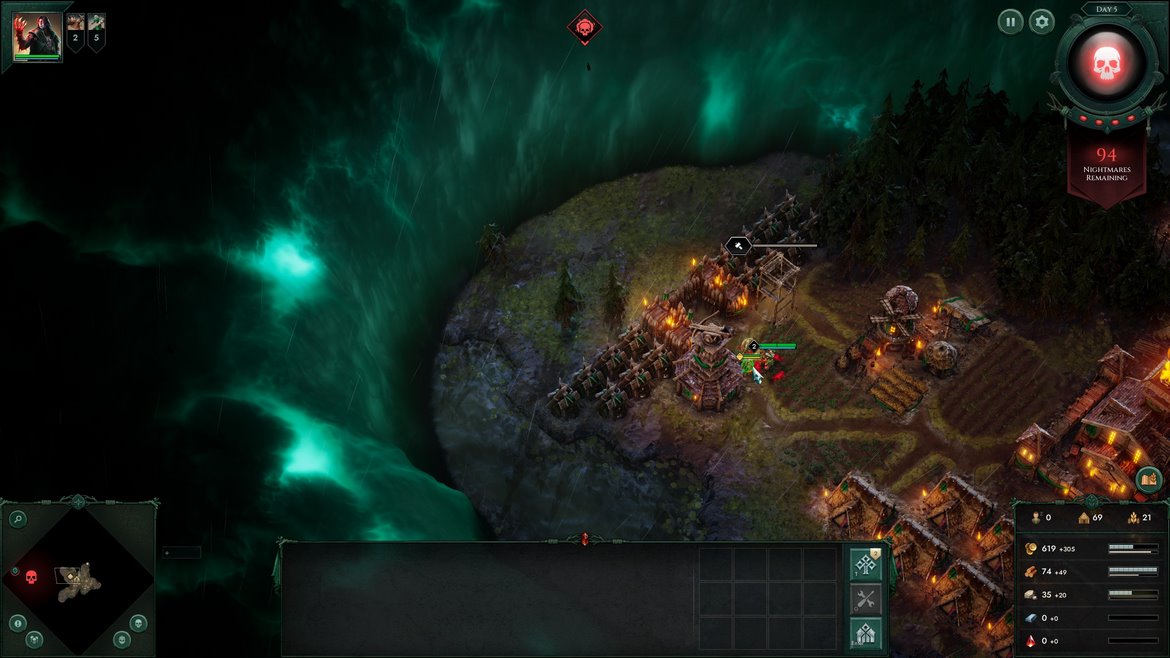Select the hero portrait

37,37
